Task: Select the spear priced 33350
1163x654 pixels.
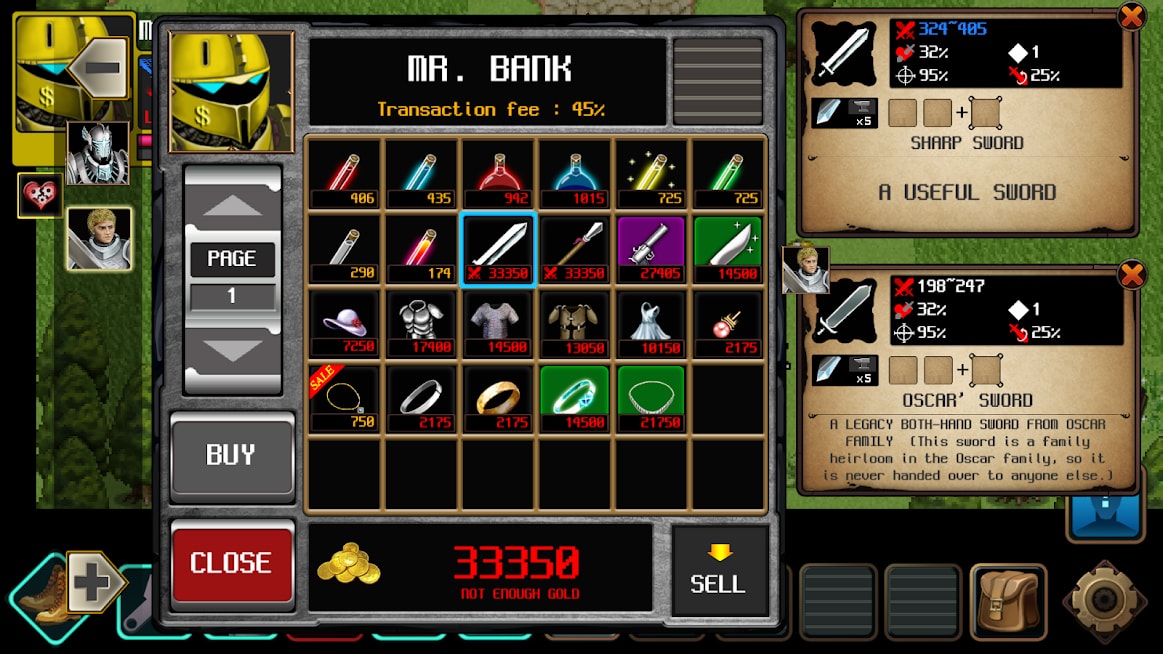Action: [x=575, y=248]
